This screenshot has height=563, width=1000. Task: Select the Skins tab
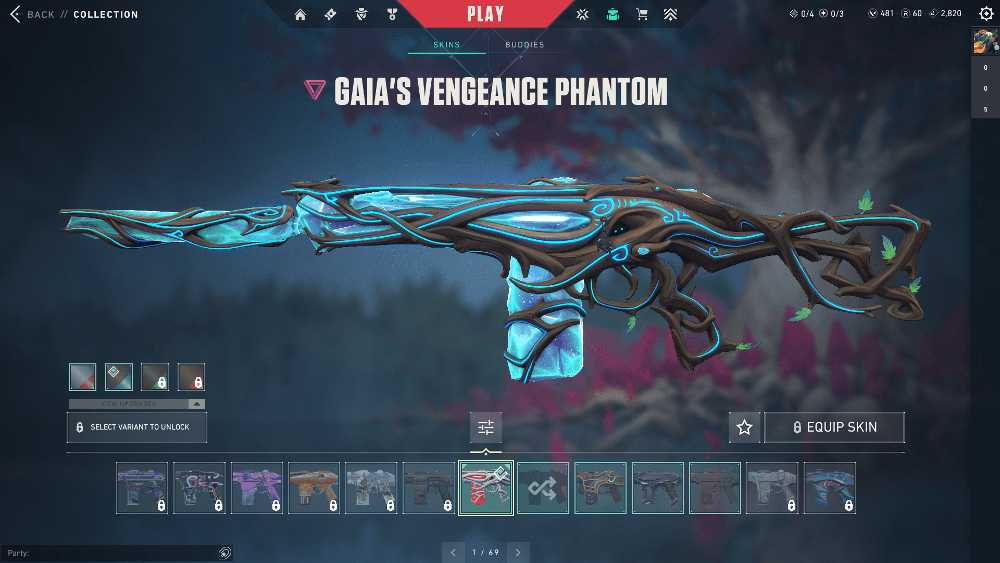pyautogui.click(x=446, y=45)
